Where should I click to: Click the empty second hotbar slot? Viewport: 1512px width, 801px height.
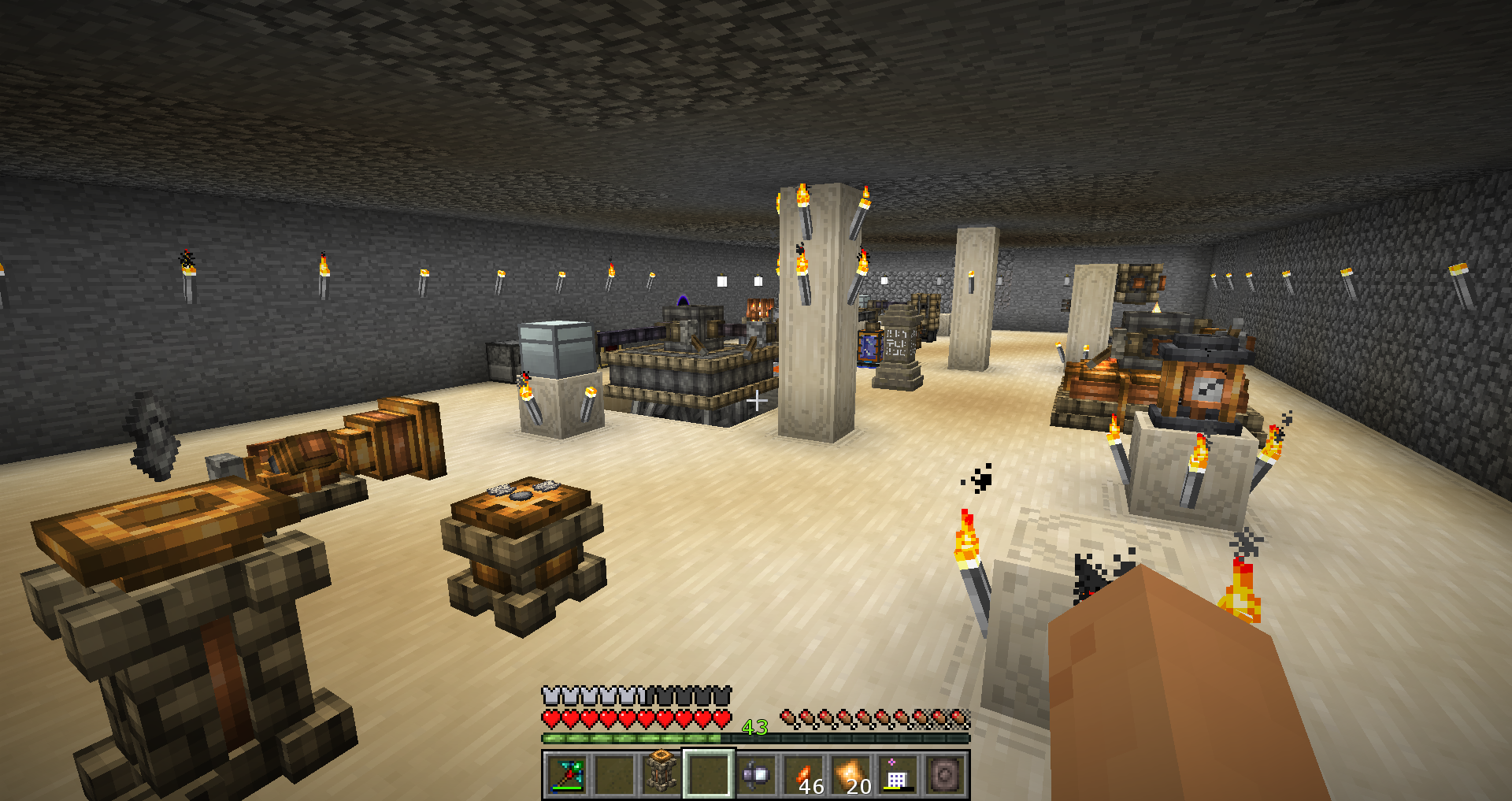614,773
